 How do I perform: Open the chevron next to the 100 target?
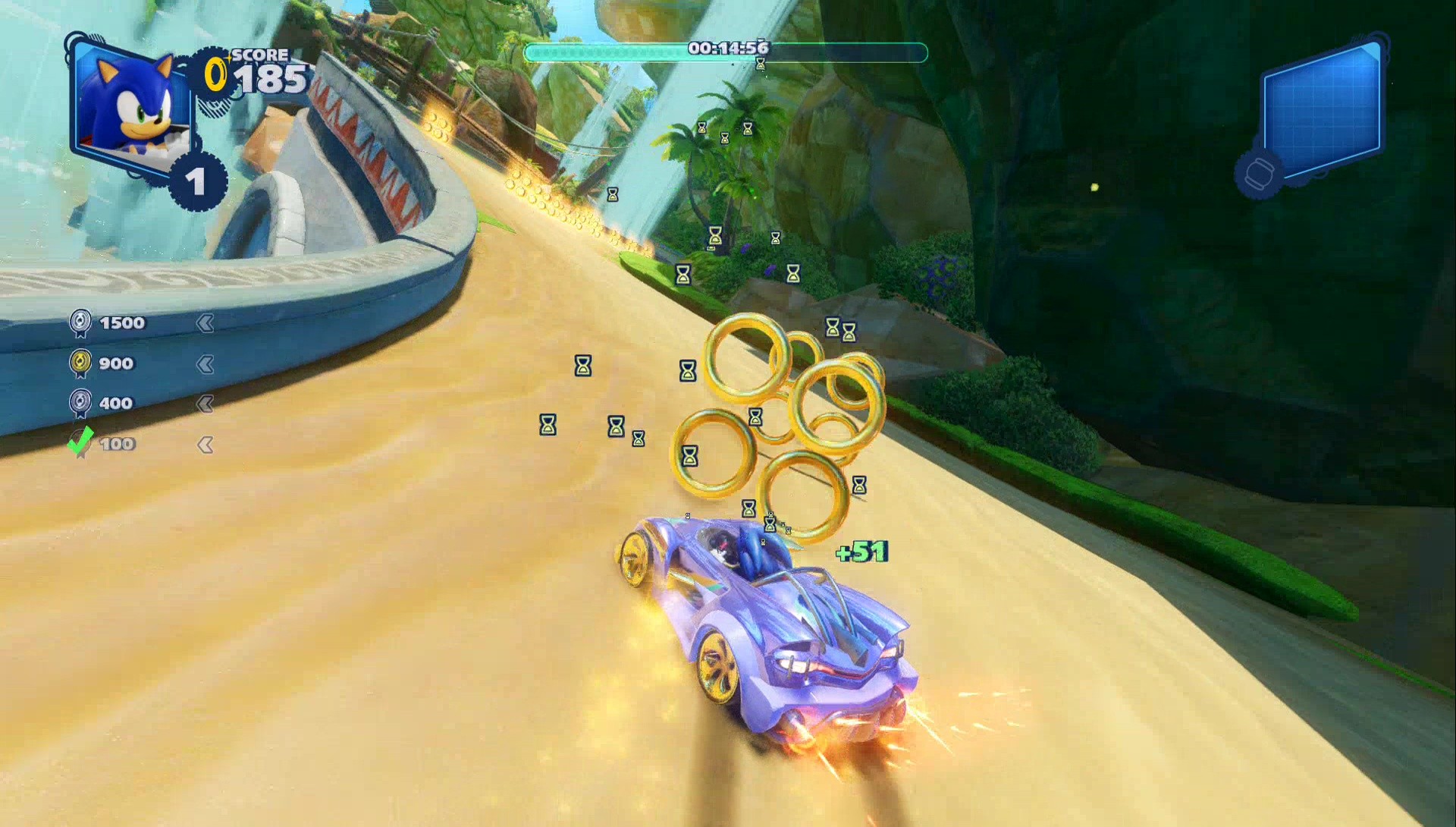pos(206,445)
